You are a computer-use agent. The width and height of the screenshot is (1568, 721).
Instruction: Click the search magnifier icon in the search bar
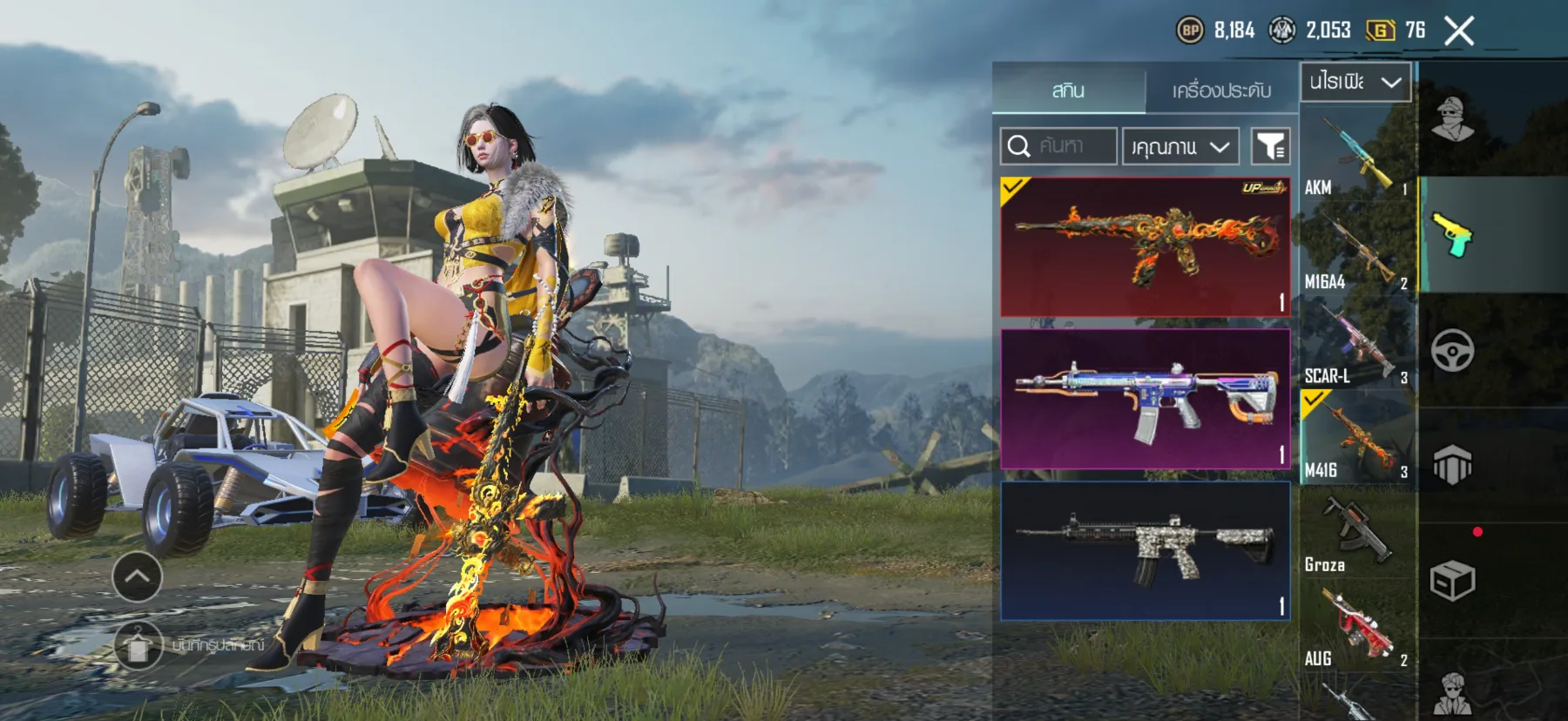tap(1017, 145)
